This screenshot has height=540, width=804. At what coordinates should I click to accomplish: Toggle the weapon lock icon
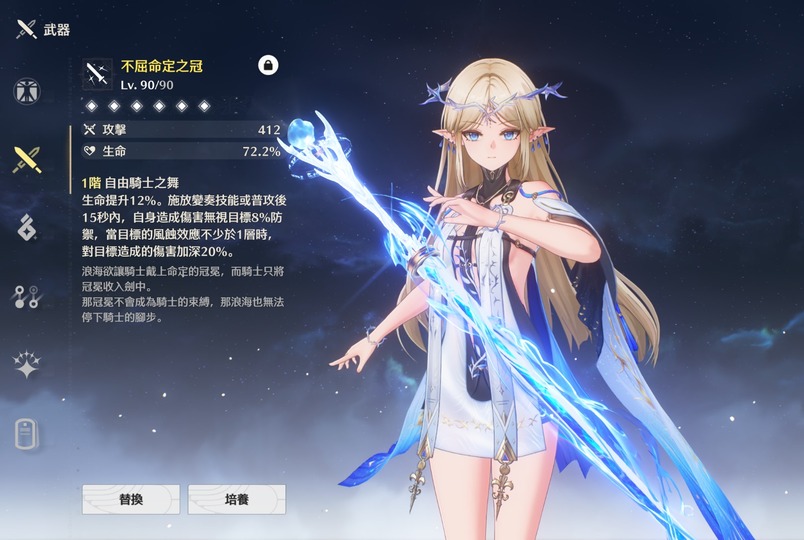pyautogui.click(x=268, y=65)
